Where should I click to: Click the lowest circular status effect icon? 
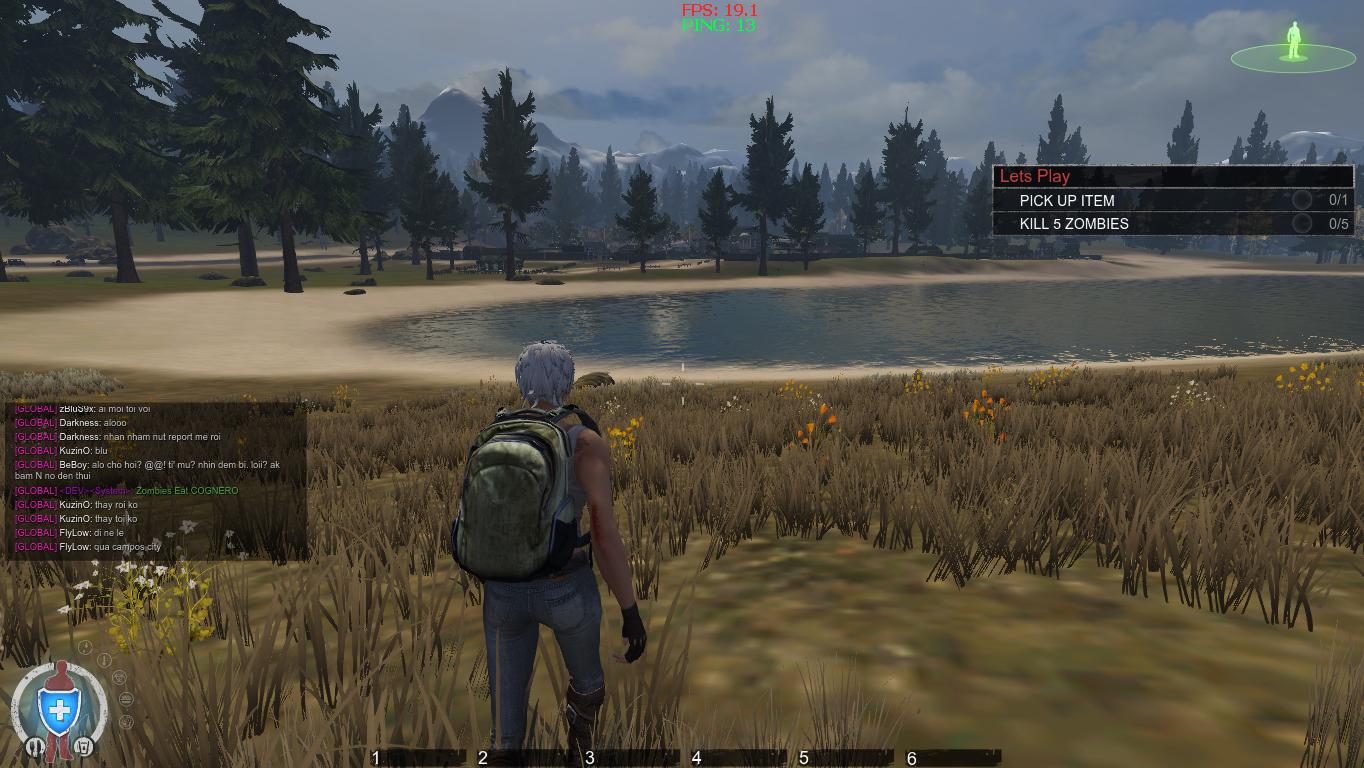pos(125,722)
